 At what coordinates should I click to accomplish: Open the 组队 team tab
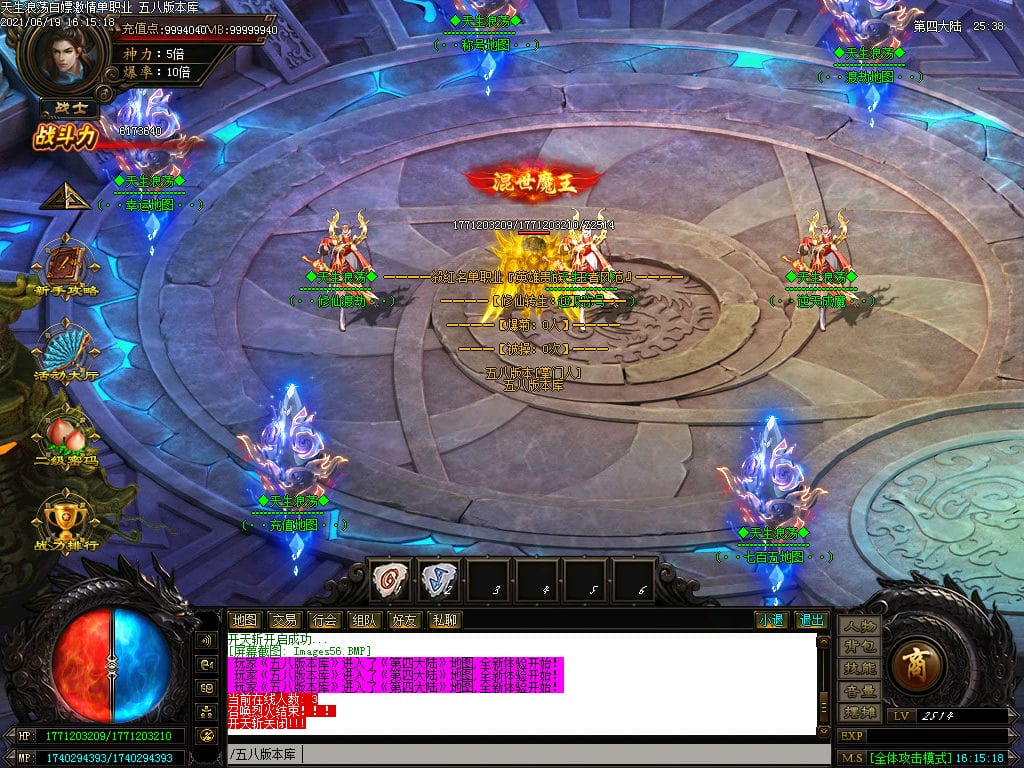pyautogui.click(x=364, y=620)
